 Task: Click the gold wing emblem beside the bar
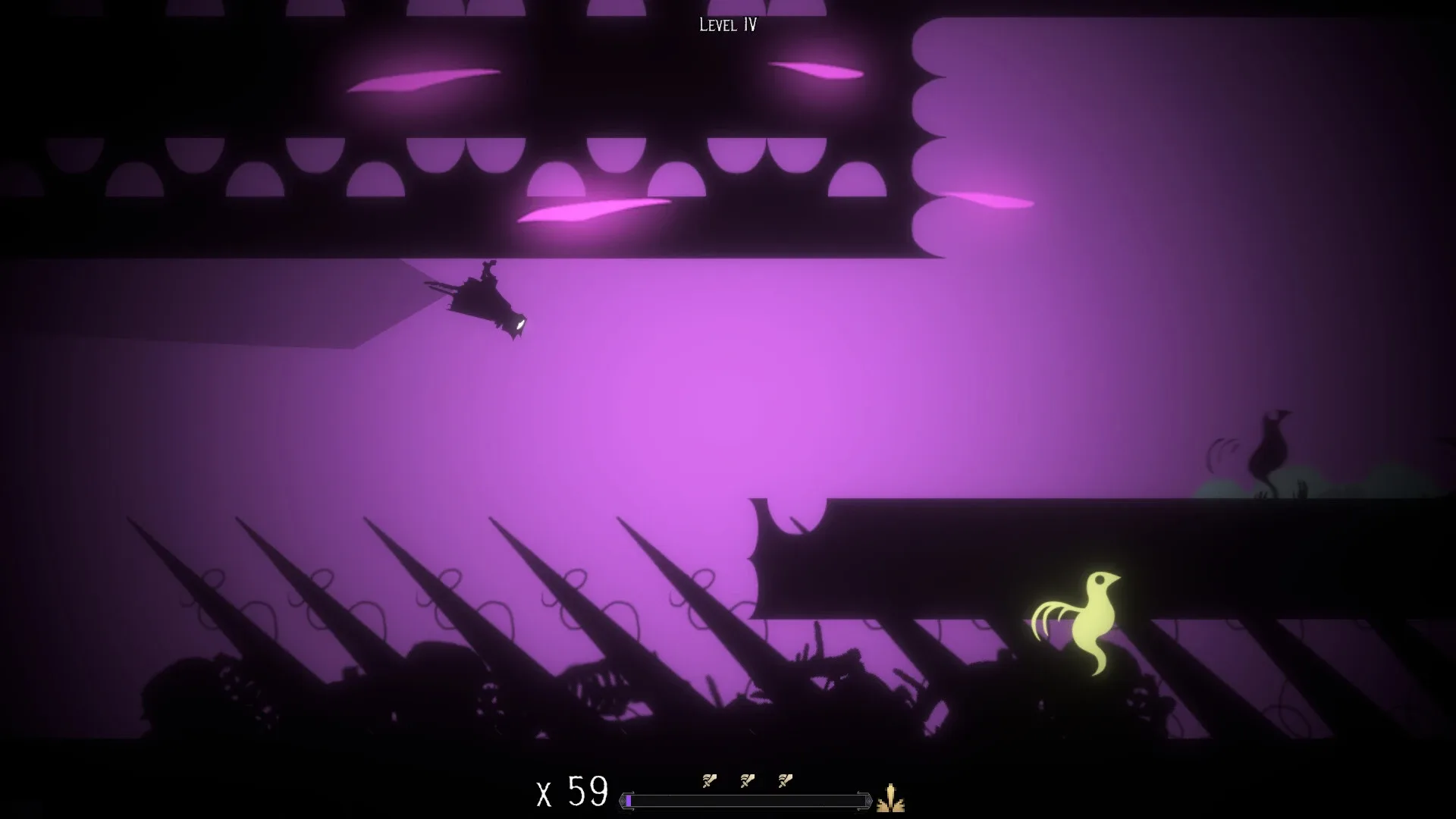(891, 800)
